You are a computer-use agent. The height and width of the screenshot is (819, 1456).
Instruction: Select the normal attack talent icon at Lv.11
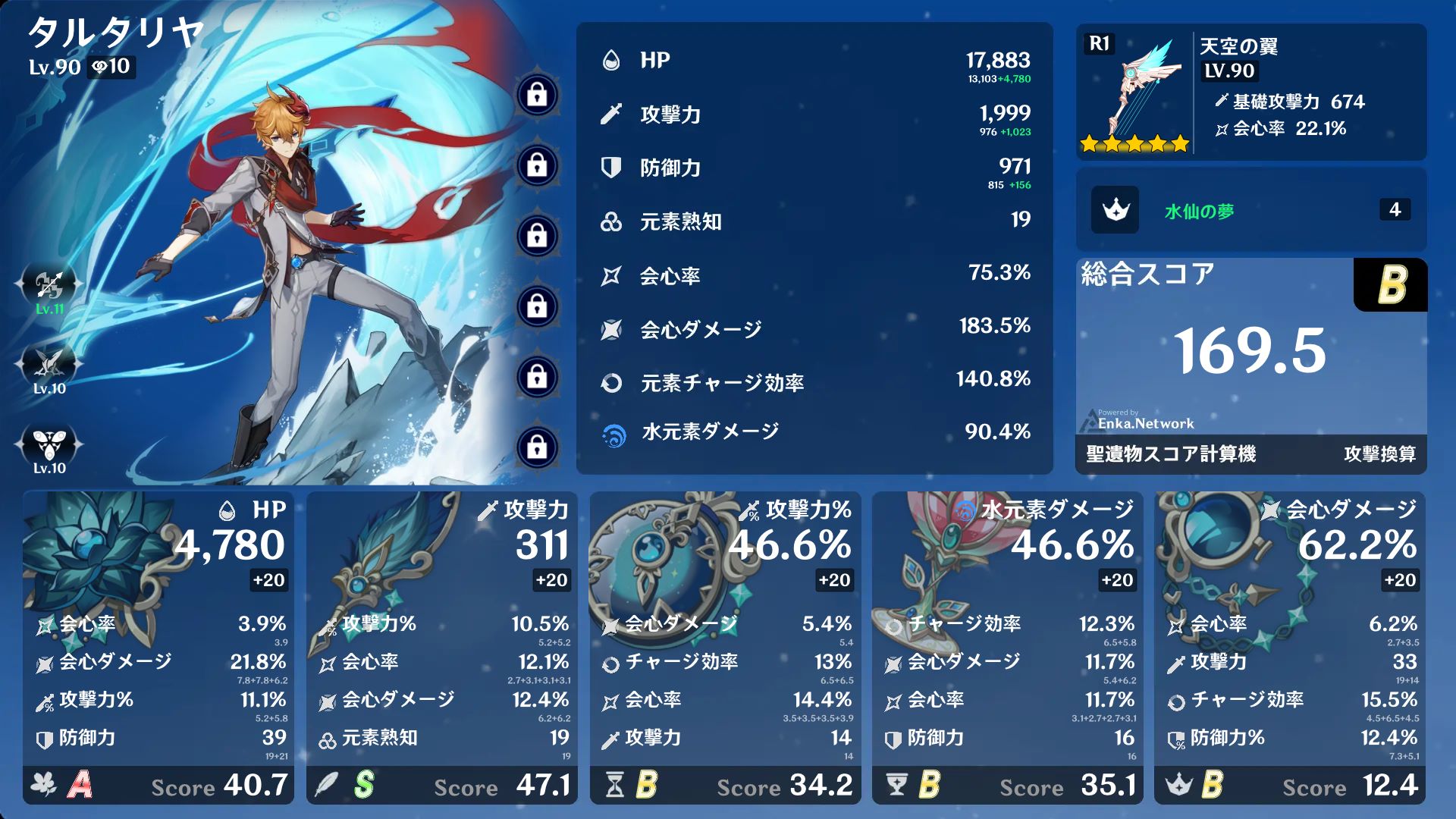pos(49,286)
